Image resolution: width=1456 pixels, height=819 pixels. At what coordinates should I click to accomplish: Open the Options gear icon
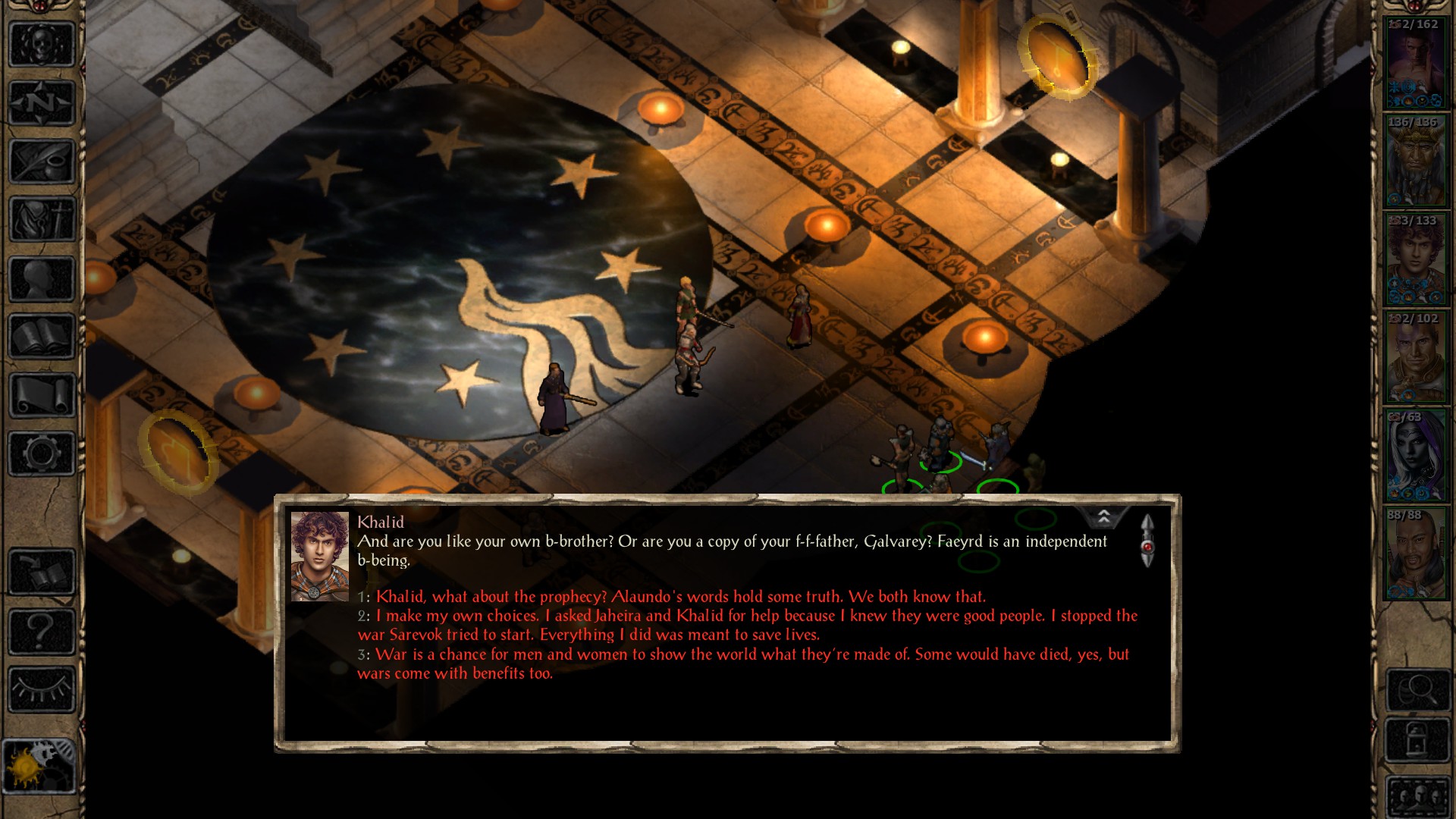42,451
